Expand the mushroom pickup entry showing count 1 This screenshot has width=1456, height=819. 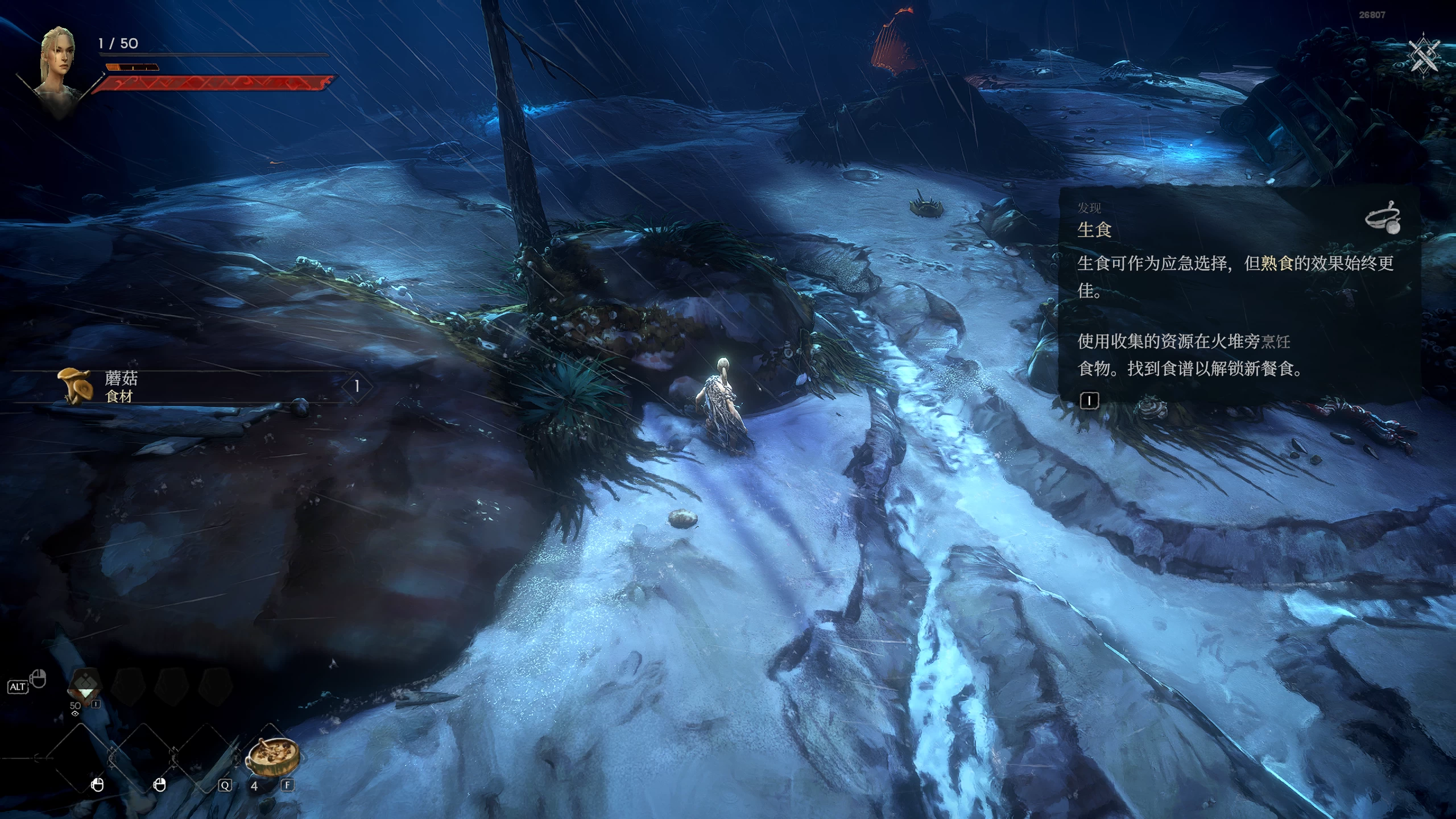coord(357,387)
